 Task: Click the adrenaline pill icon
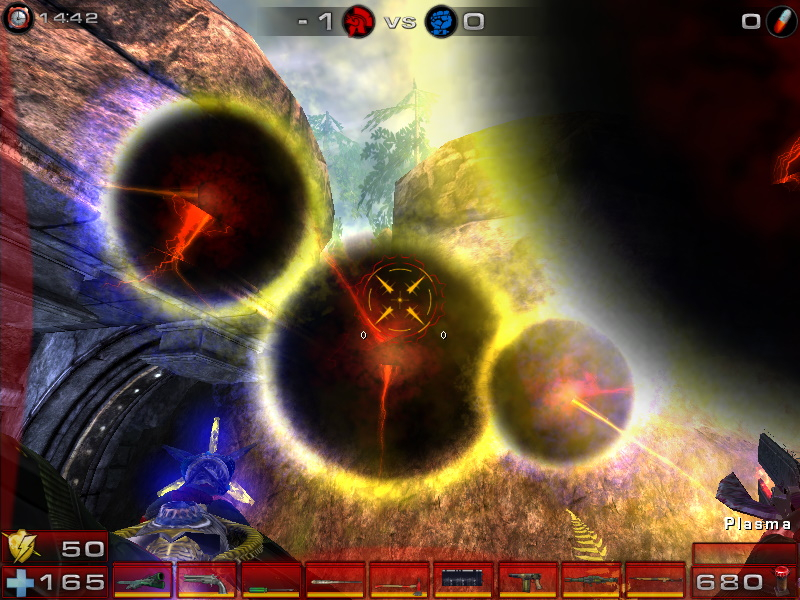[780, 21]
